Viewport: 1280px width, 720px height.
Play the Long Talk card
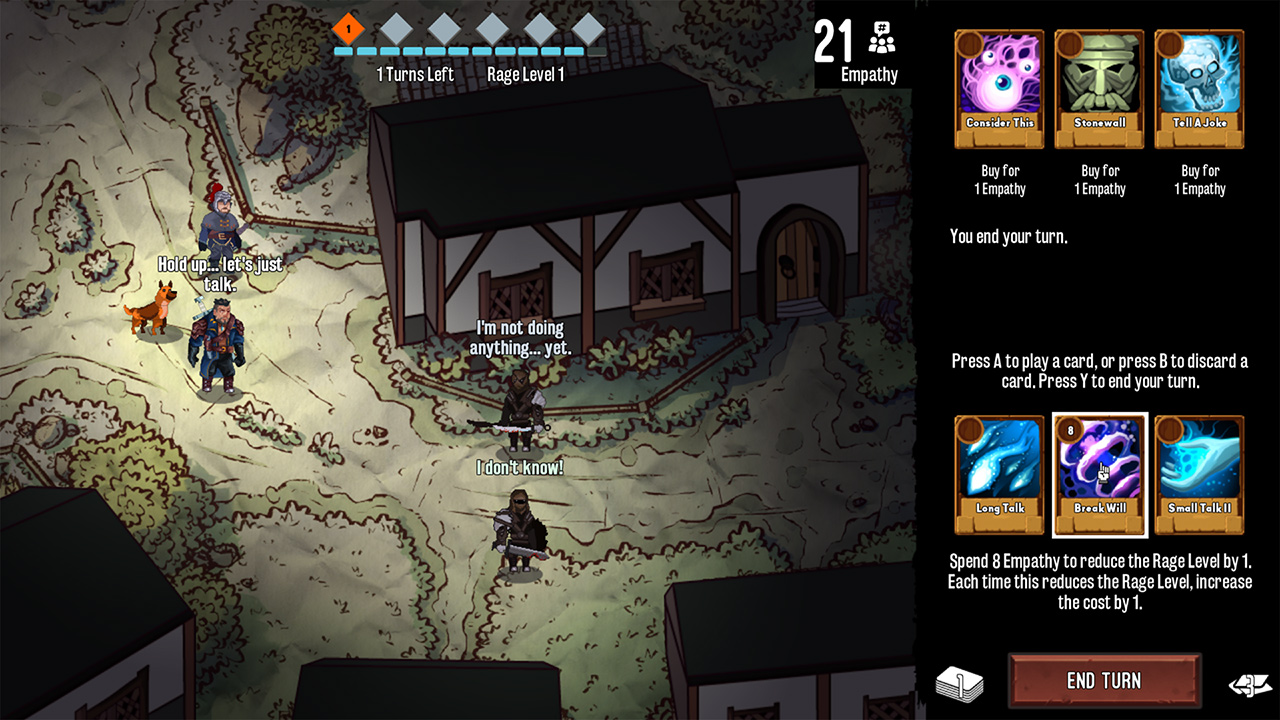(x=998, y=475)
